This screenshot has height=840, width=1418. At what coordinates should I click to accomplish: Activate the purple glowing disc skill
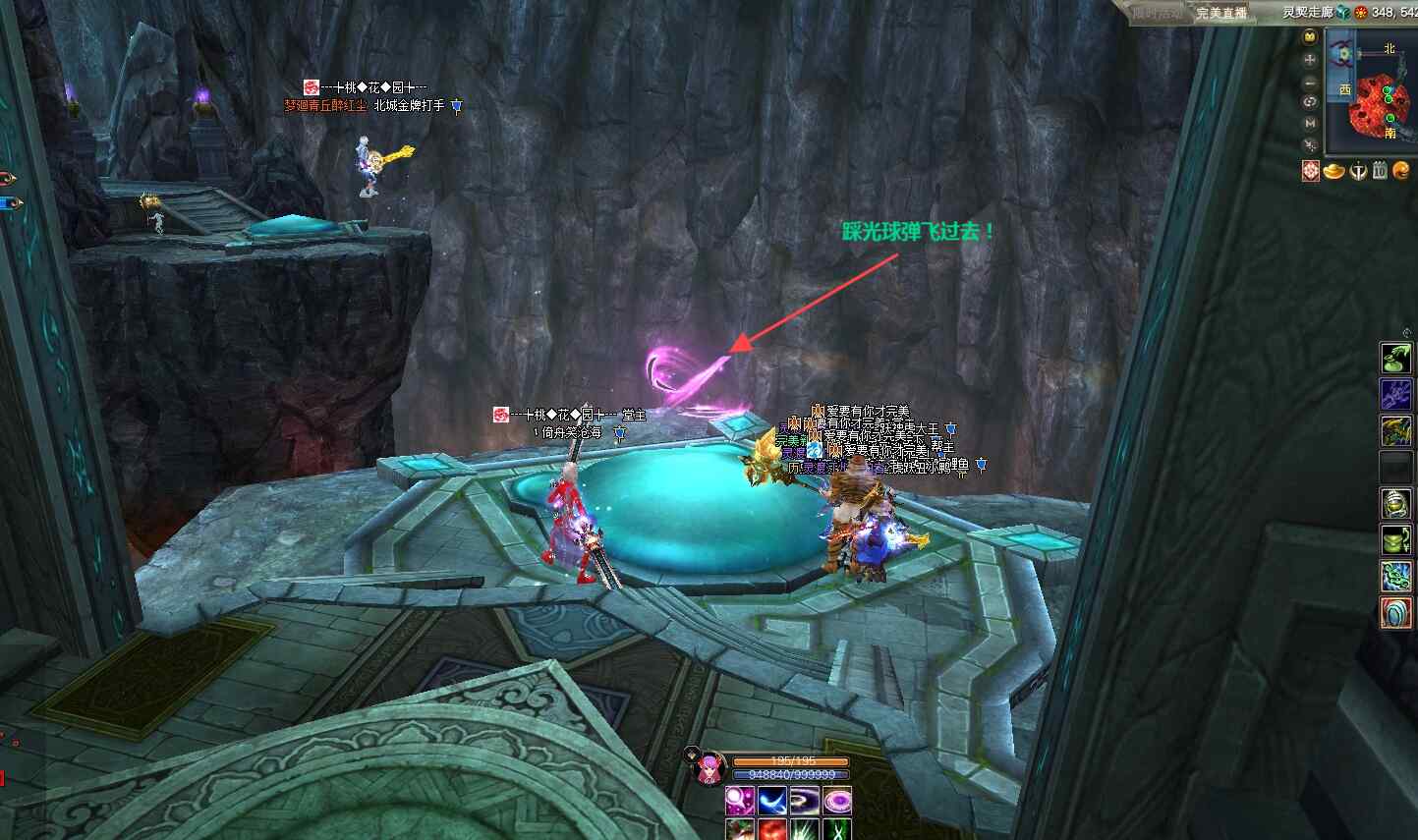837,801
